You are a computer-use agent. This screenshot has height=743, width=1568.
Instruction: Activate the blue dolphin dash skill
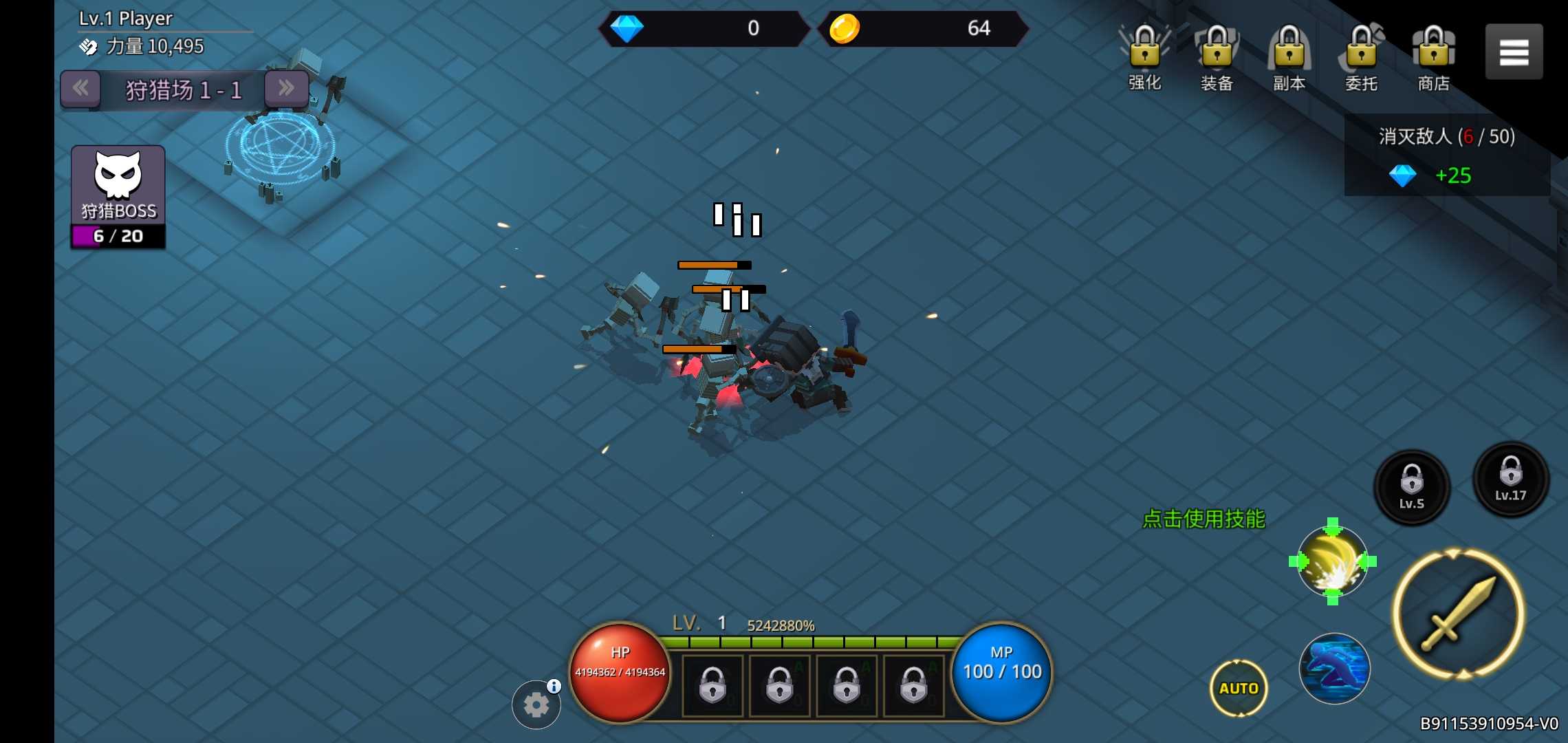pos(1334,668)
